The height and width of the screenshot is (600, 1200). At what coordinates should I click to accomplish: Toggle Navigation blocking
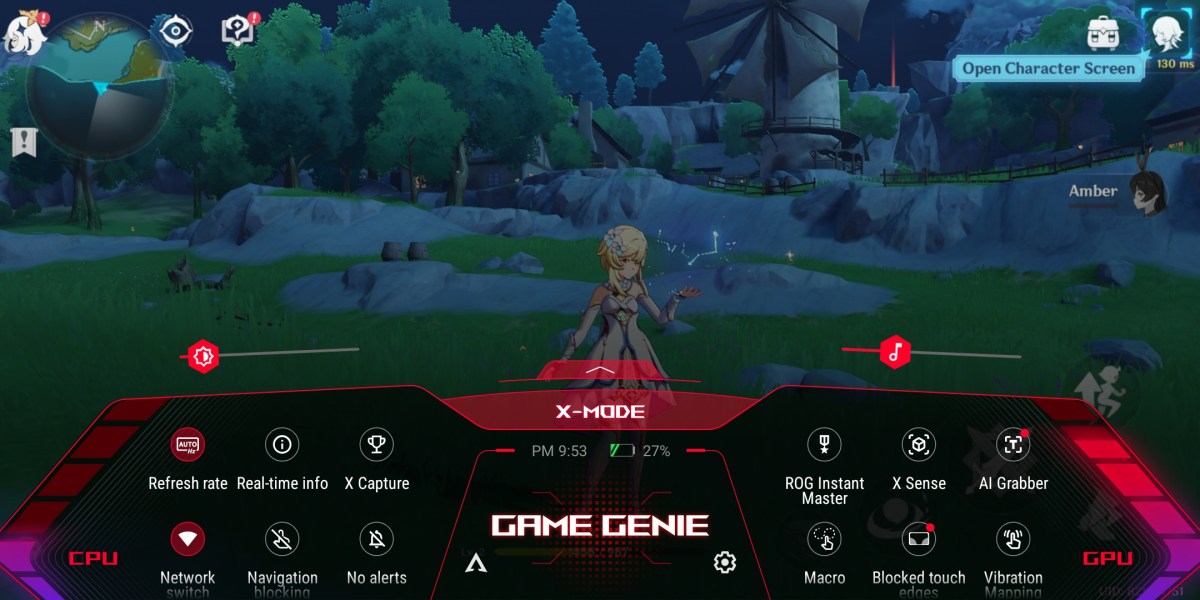pos(282,539)
